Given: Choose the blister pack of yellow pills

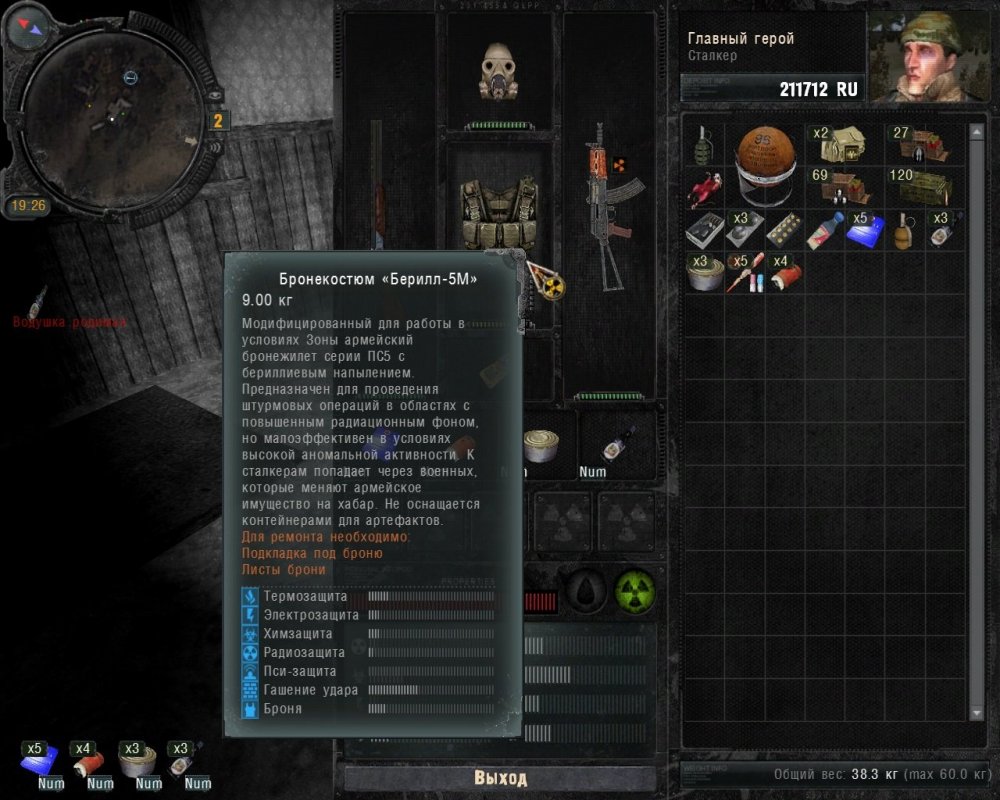Looking at the screenshot, I should (x=783, y=229).
